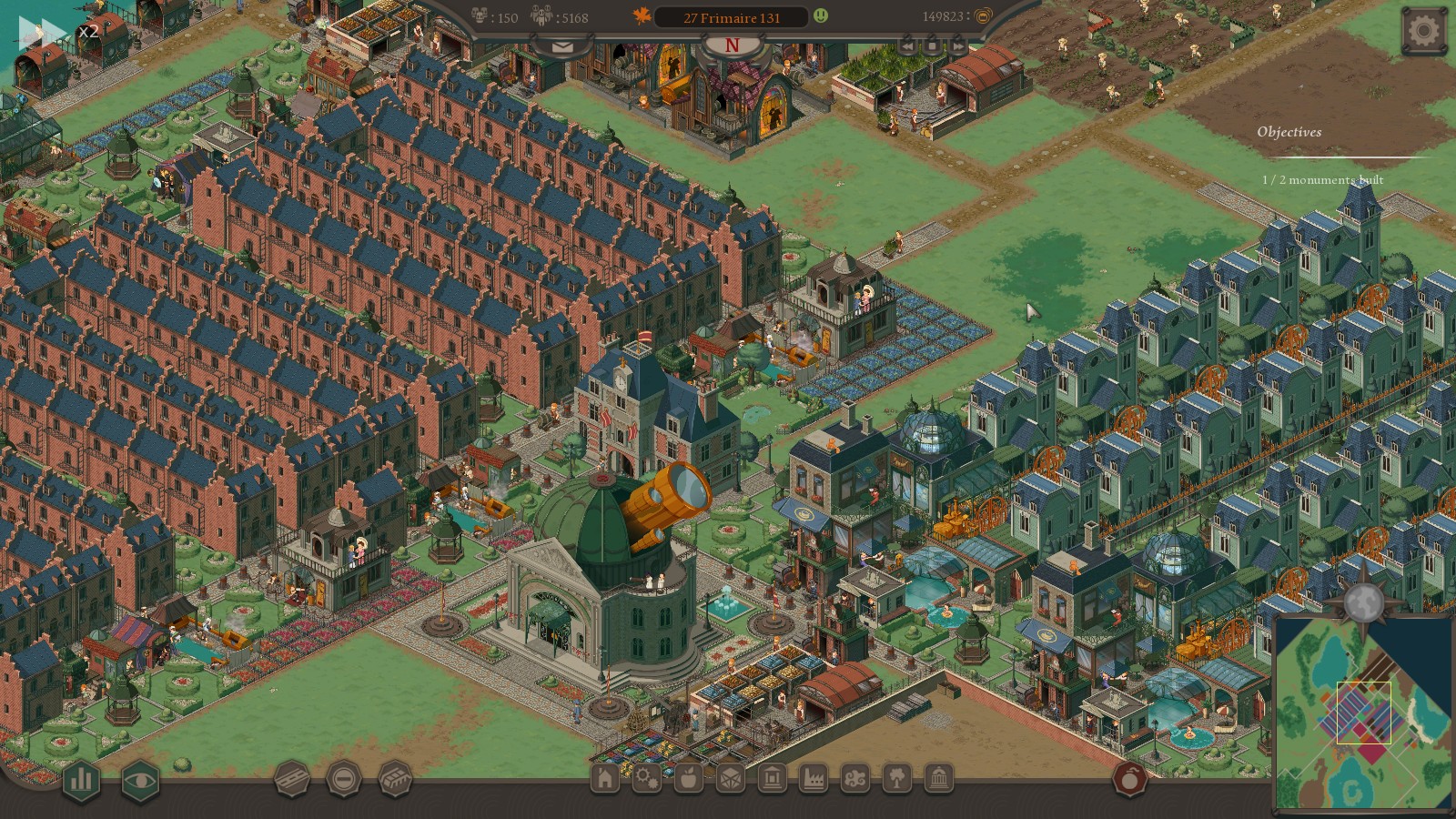The width and height of the screenshot is (1456, 819).
Task: Toggle the eye overlay view
Action: click(140, 779)
